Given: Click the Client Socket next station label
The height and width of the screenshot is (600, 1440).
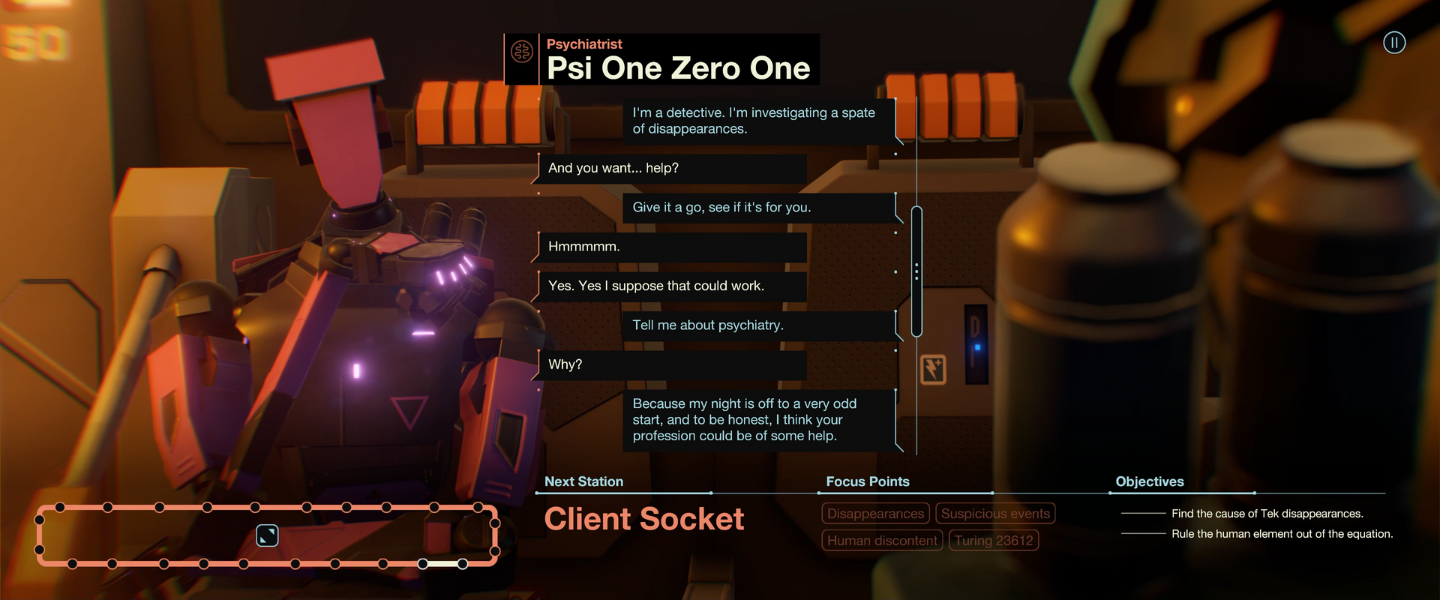Looking at the screenshot, I should pyautogui.click(x=644, y=519).
